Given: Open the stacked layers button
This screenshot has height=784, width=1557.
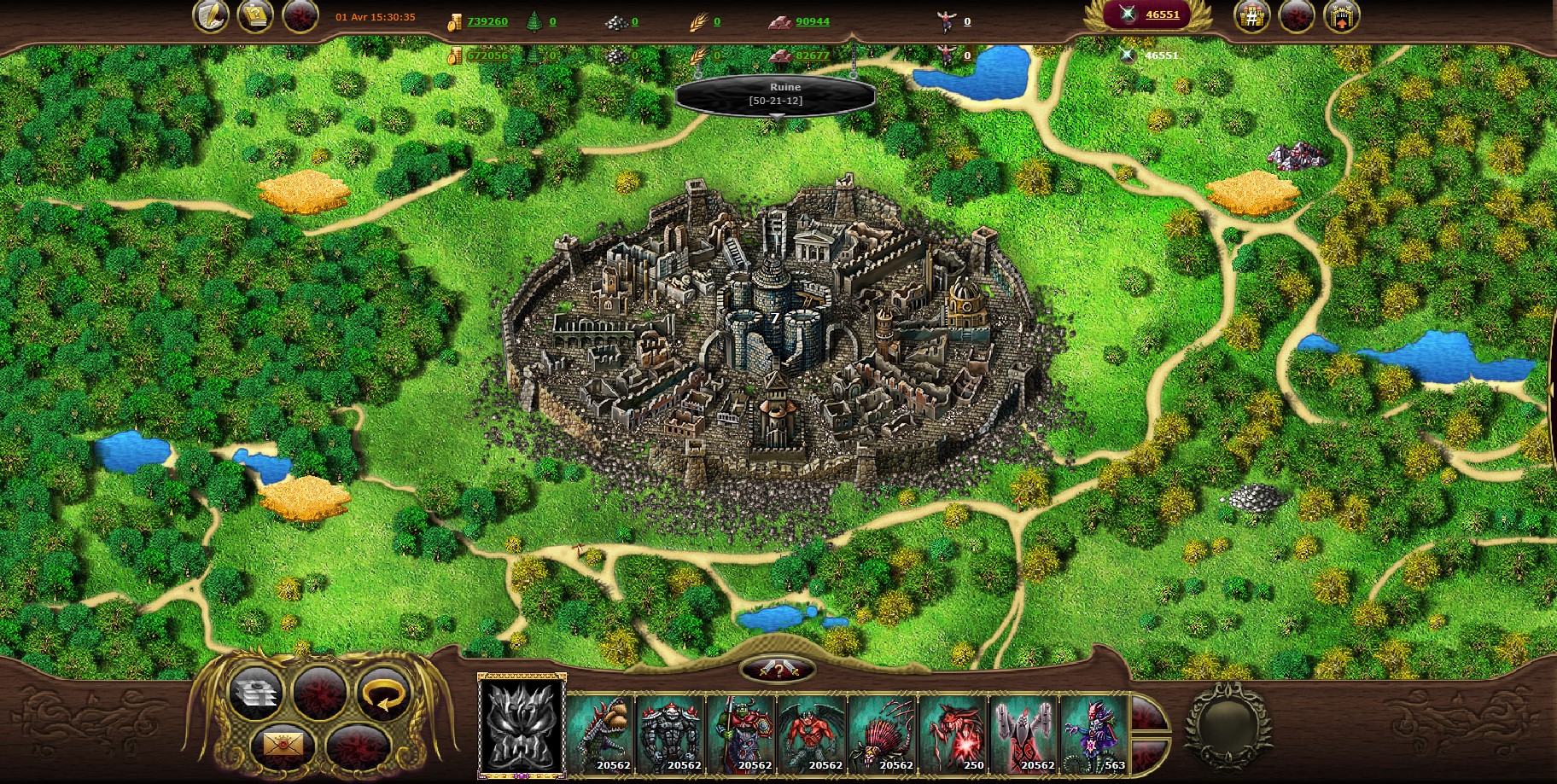Looking at the screenshot, I should (255, 692).
